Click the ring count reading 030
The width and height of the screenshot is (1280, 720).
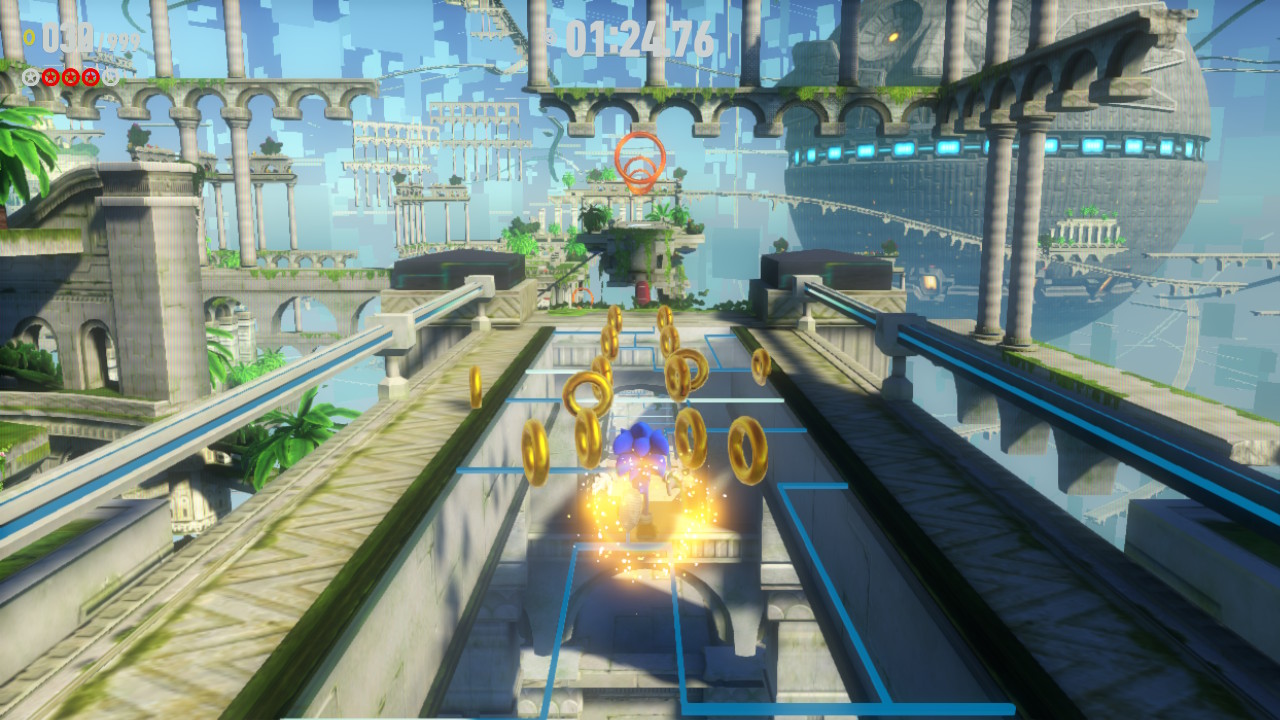(67, 37)
